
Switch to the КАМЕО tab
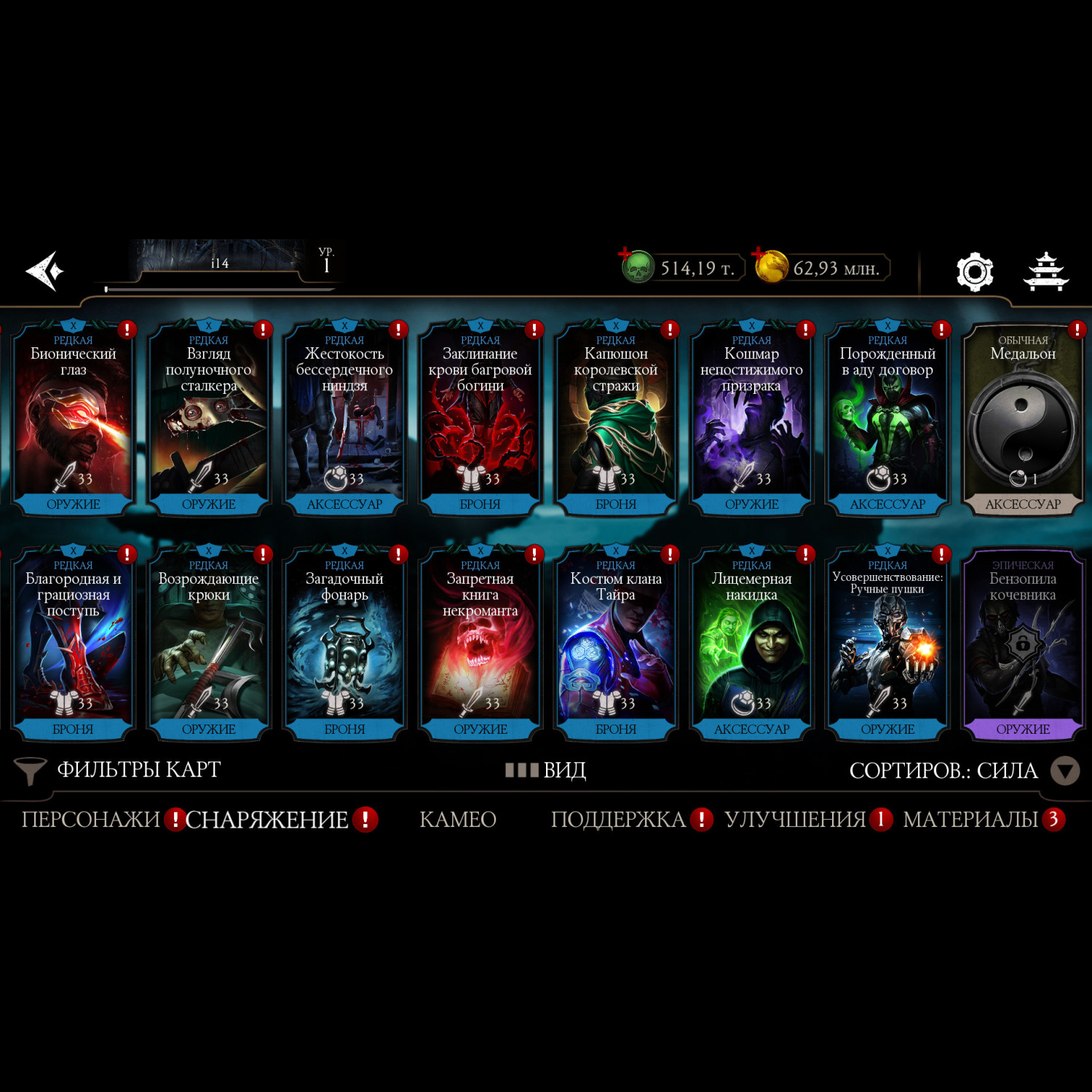pos(458,820)
